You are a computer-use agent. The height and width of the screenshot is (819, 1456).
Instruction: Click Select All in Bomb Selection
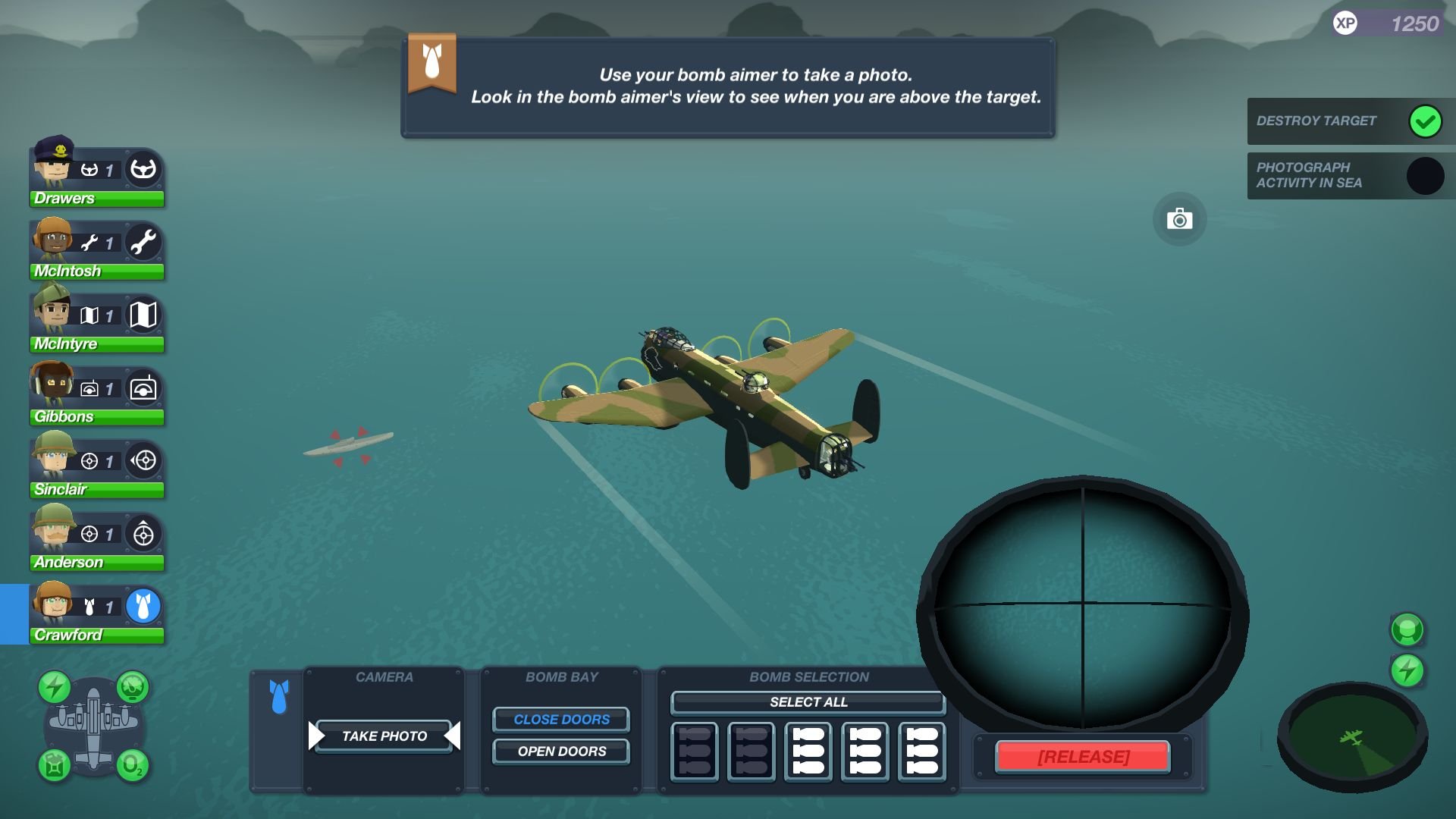807,702
